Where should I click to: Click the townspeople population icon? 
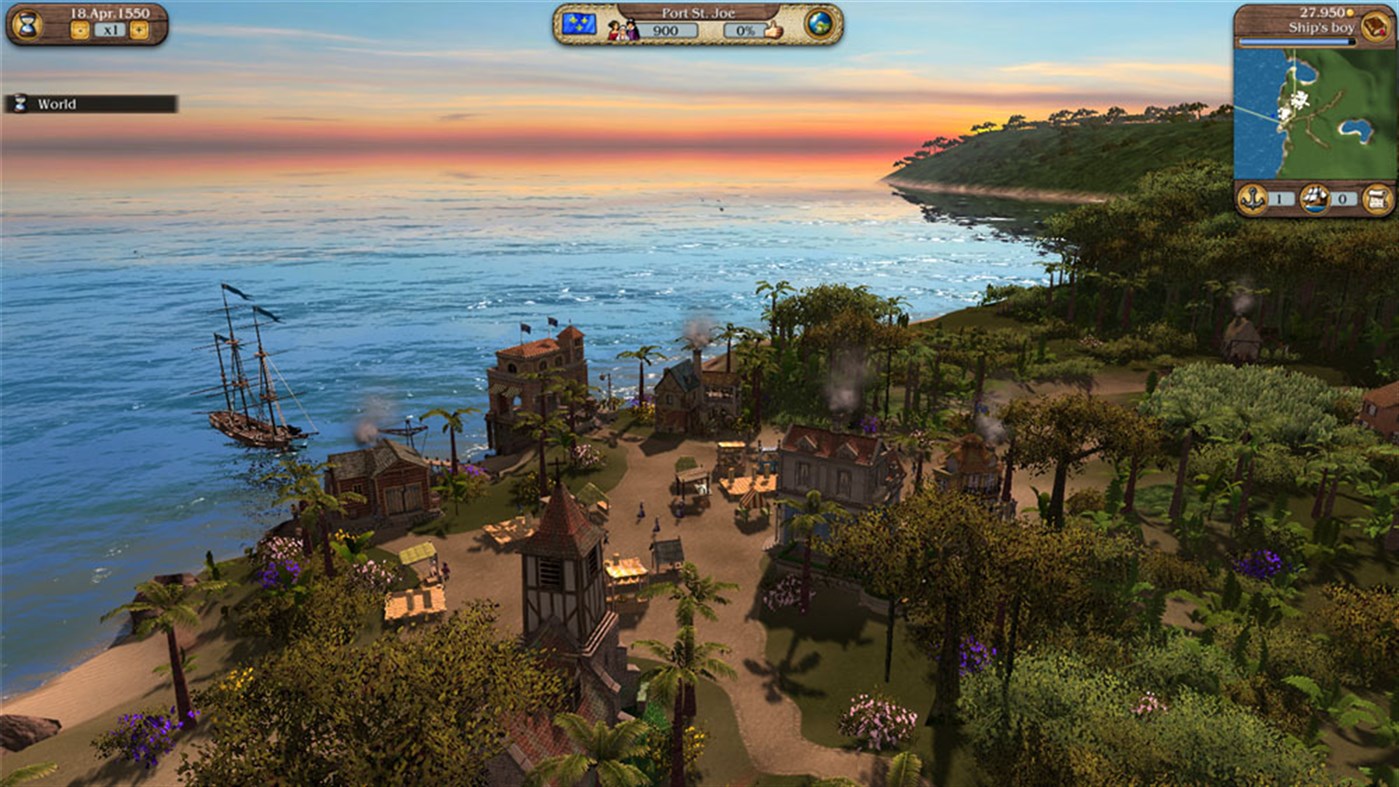(621, 27)
